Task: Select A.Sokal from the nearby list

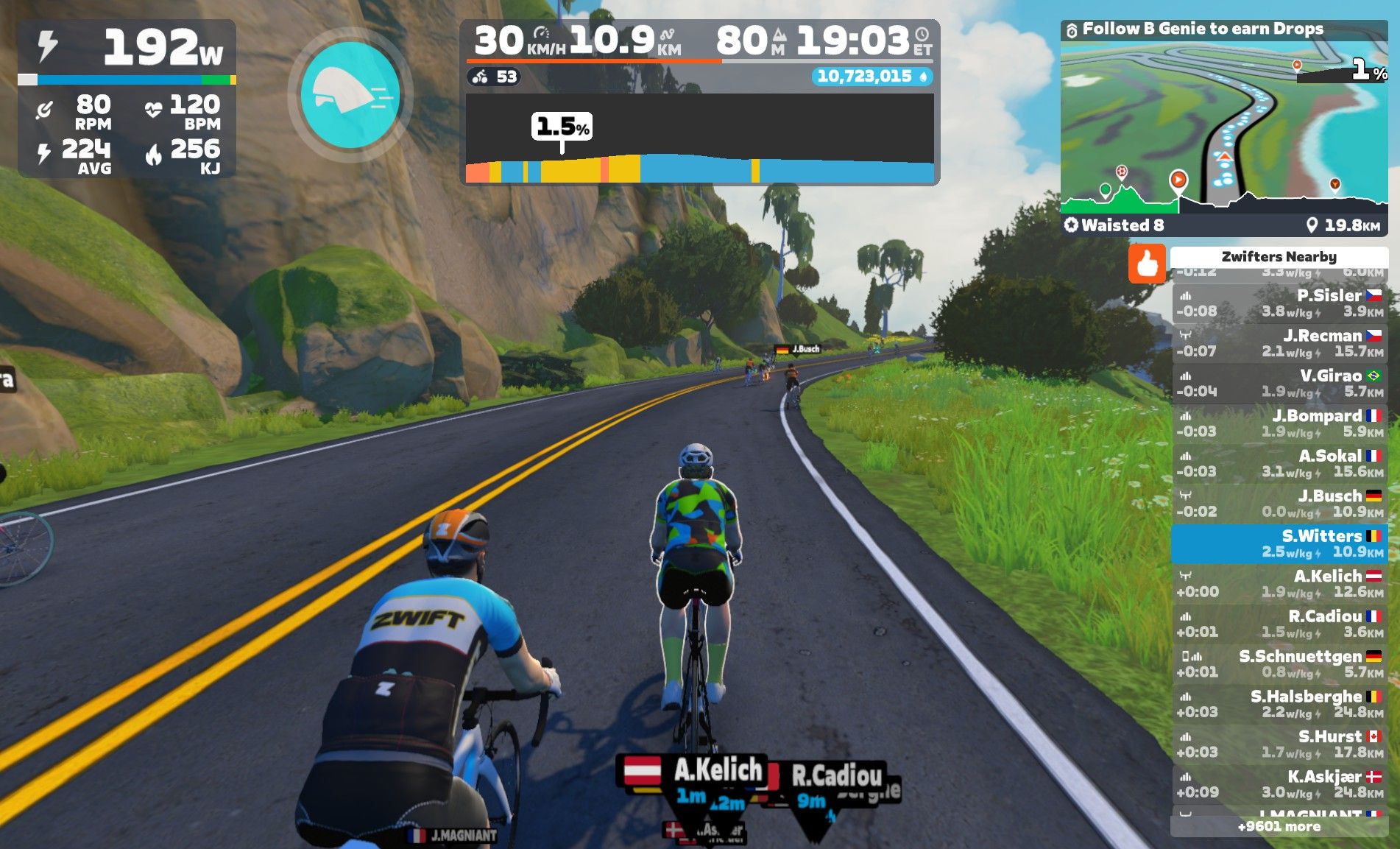Action: pos(1279,464)
